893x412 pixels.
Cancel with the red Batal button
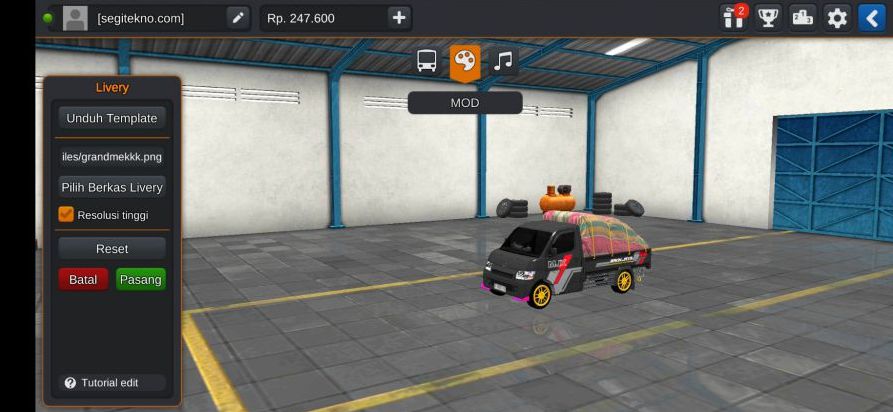(83, 280)
